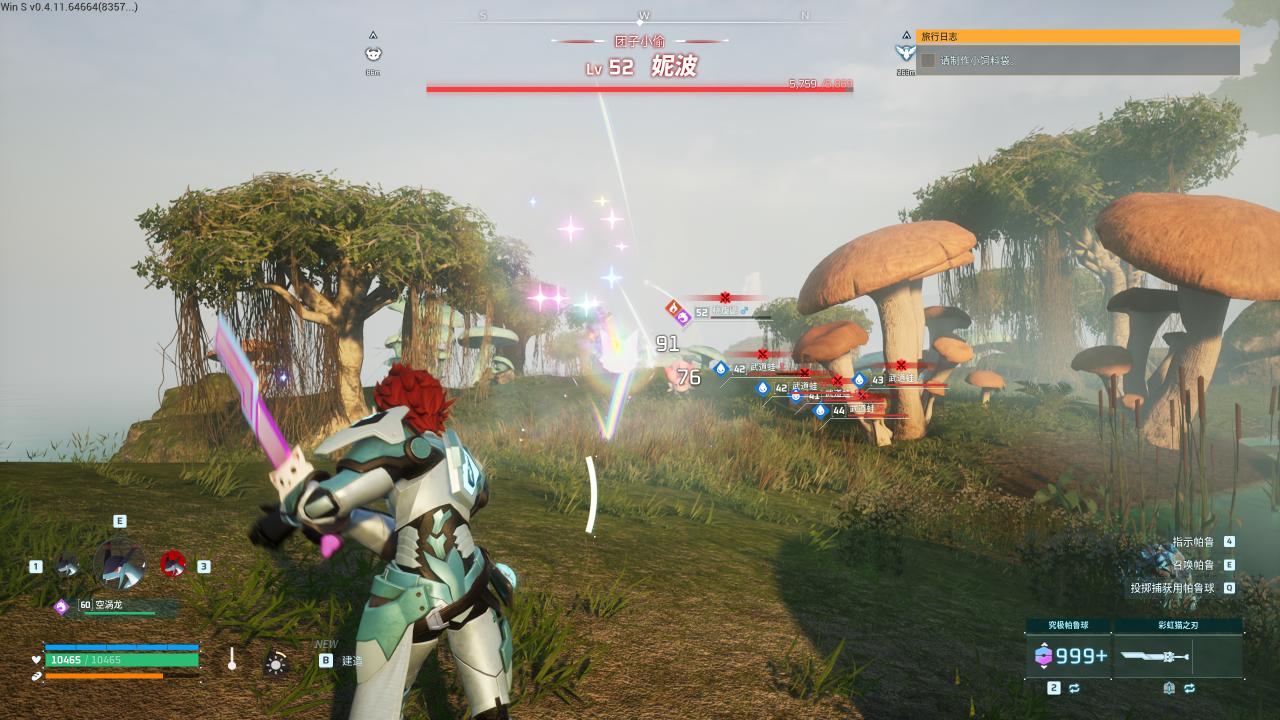The width and height of the screenshot is (1280, 720).
Task: Click the winged base marker icon
Action: [906, 52]
